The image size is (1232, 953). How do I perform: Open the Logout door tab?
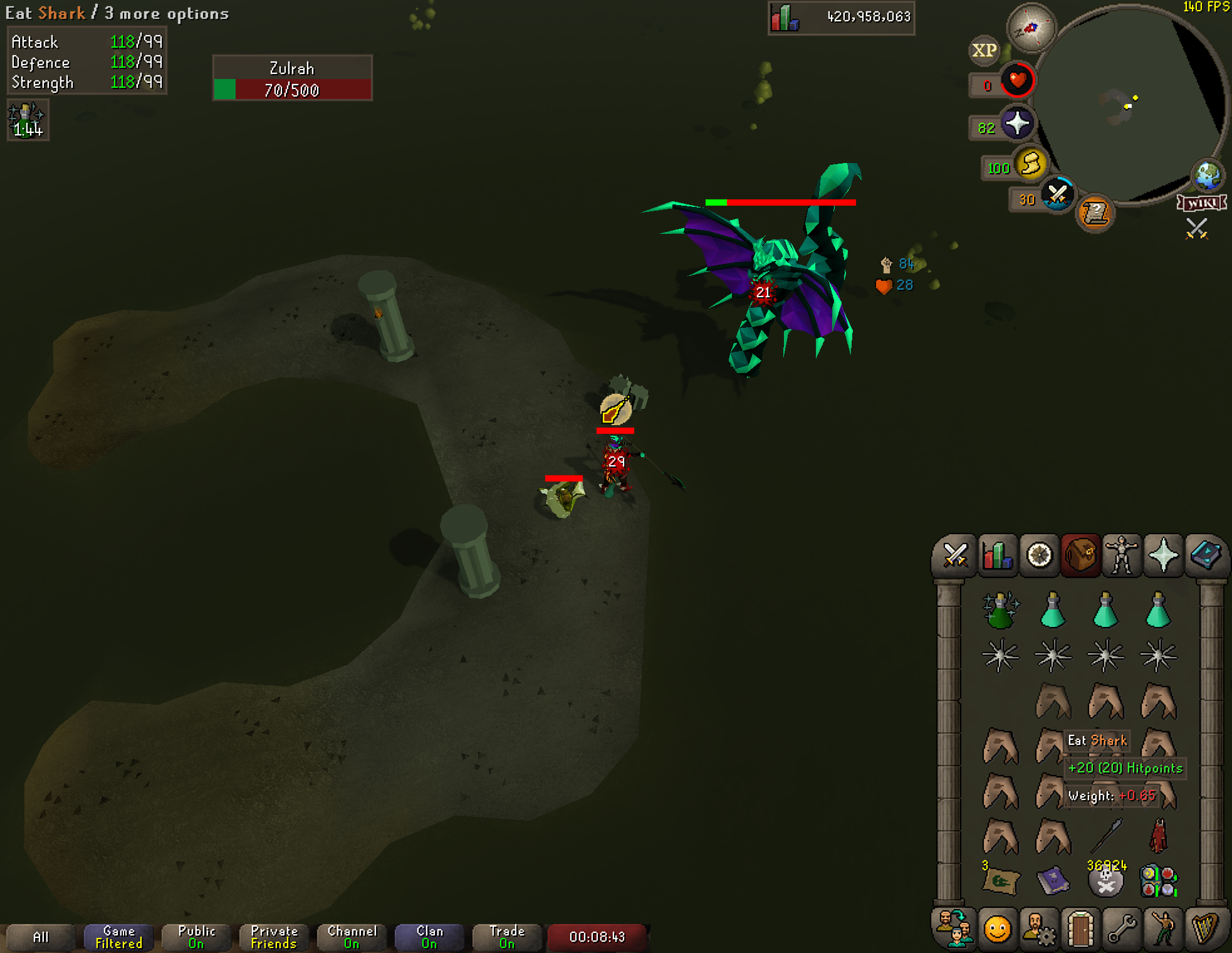tap(1080, 929)
